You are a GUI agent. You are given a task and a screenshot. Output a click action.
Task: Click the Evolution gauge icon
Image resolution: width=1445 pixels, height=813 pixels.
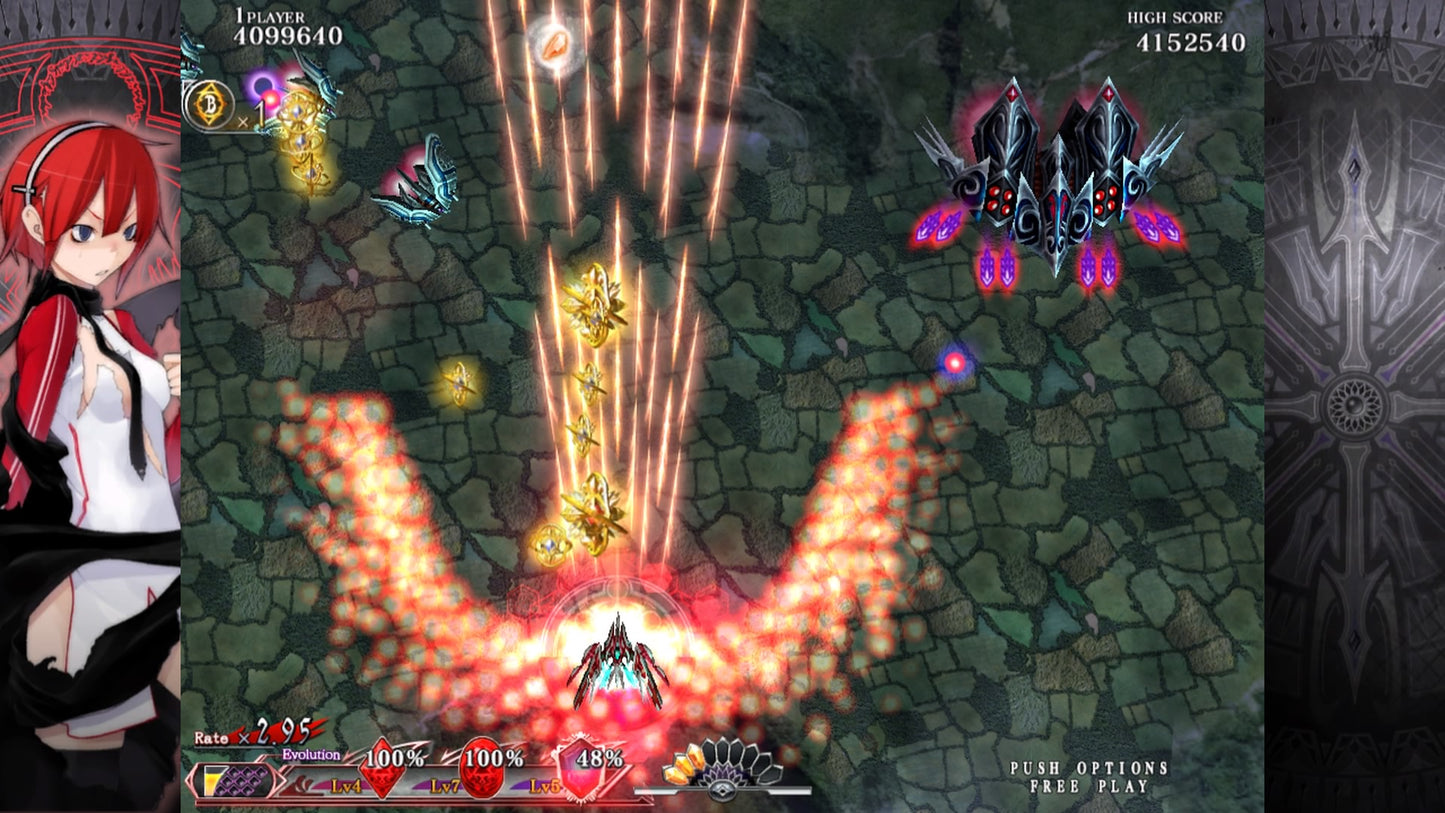tap(238, 779)
